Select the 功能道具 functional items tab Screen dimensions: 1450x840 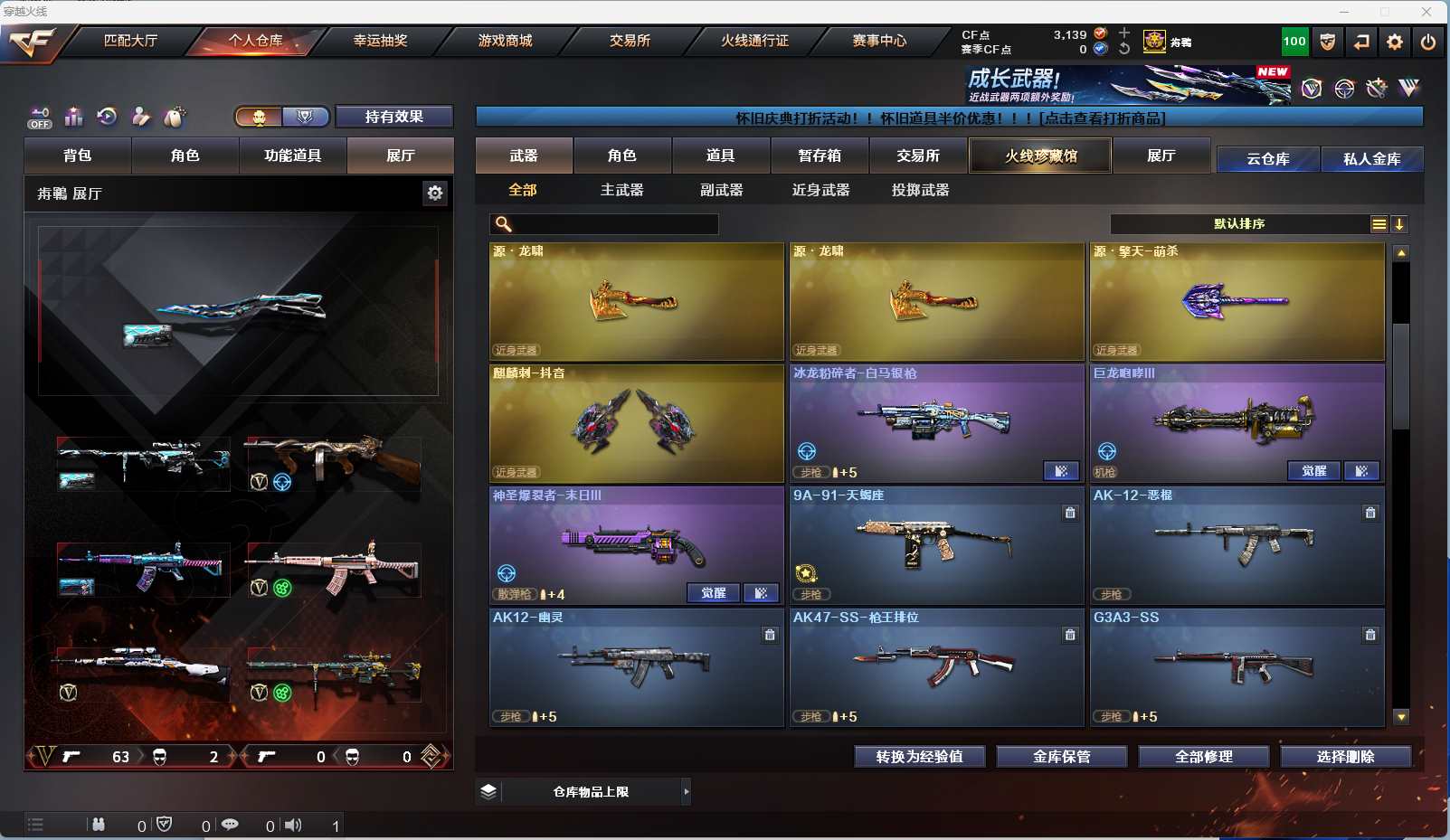292,156
